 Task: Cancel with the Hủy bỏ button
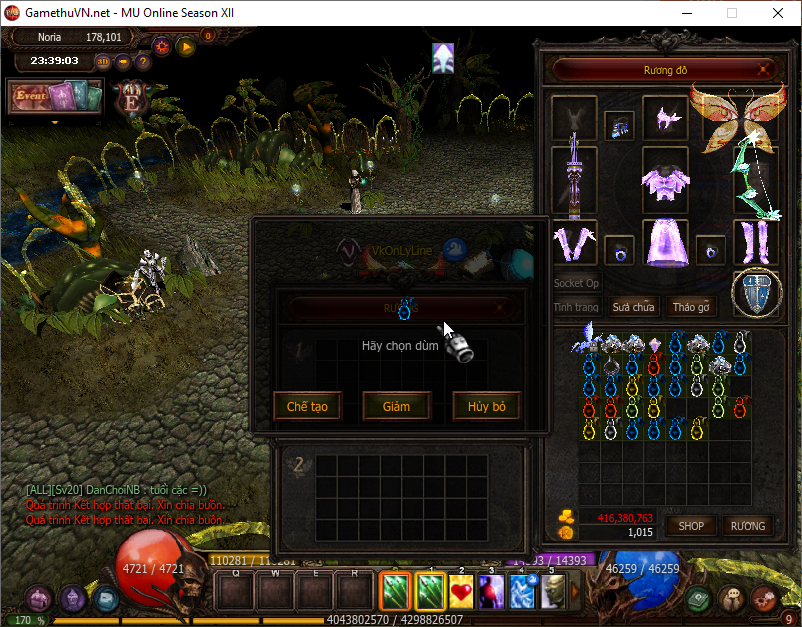coord(486,406)
